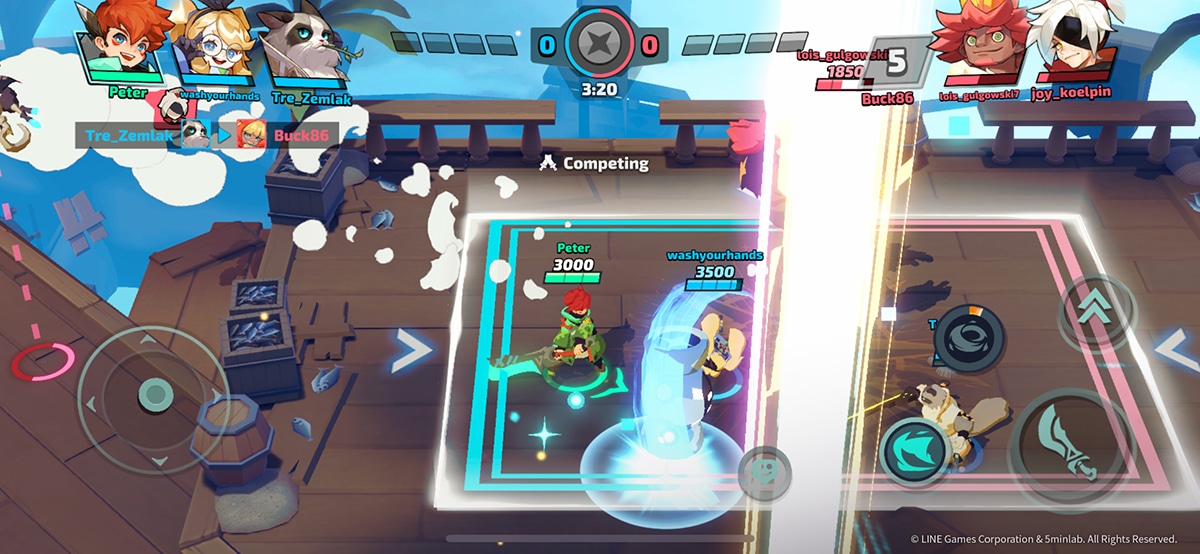This screenshot has width=1200, height=554.
Task: Select Peter's red-haired portrait
Action: pos(118,42)
